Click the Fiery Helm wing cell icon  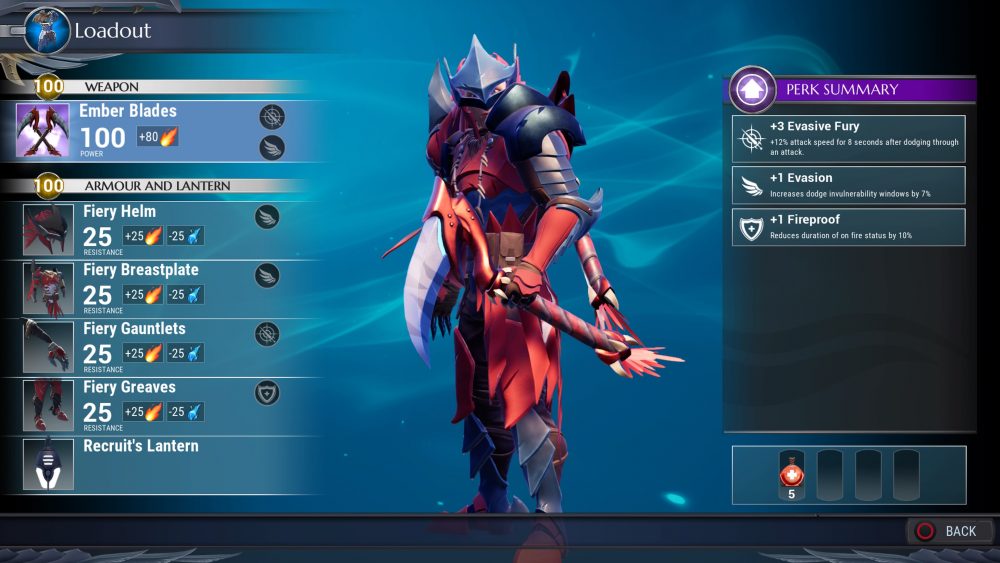point(267,216)
